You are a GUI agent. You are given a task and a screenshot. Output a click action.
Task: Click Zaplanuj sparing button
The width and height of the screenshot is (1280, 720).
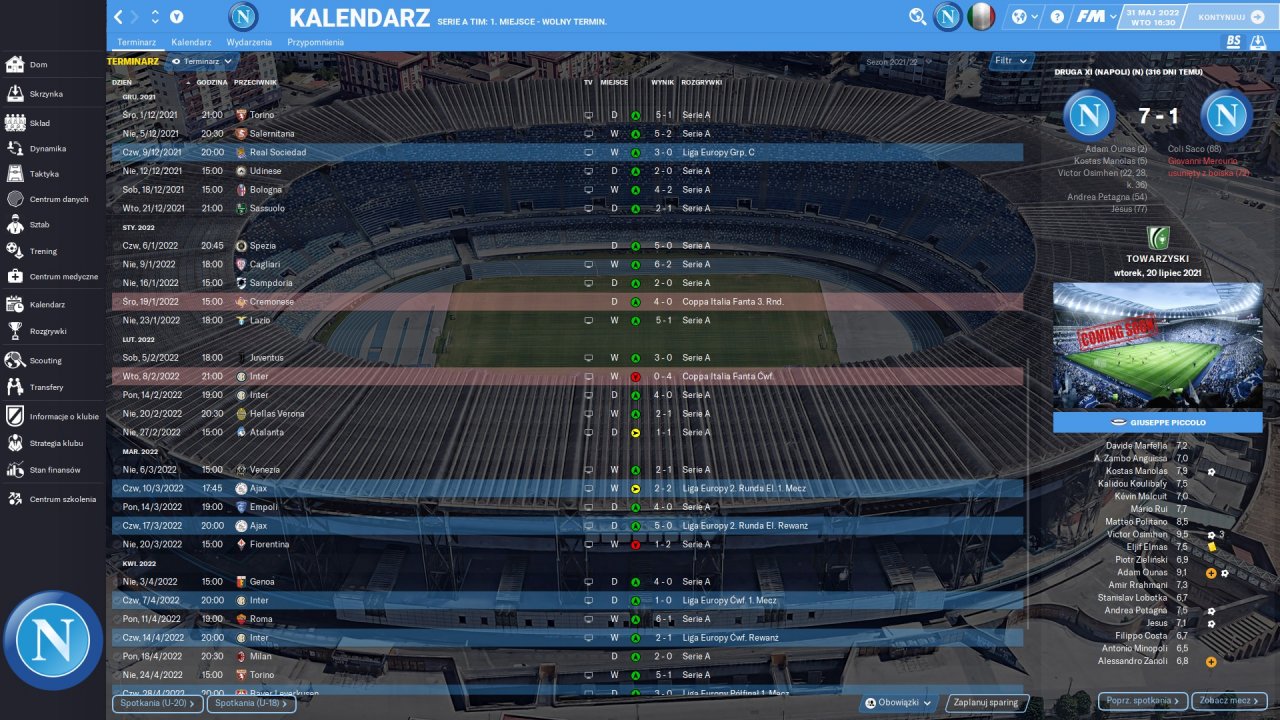986,703
